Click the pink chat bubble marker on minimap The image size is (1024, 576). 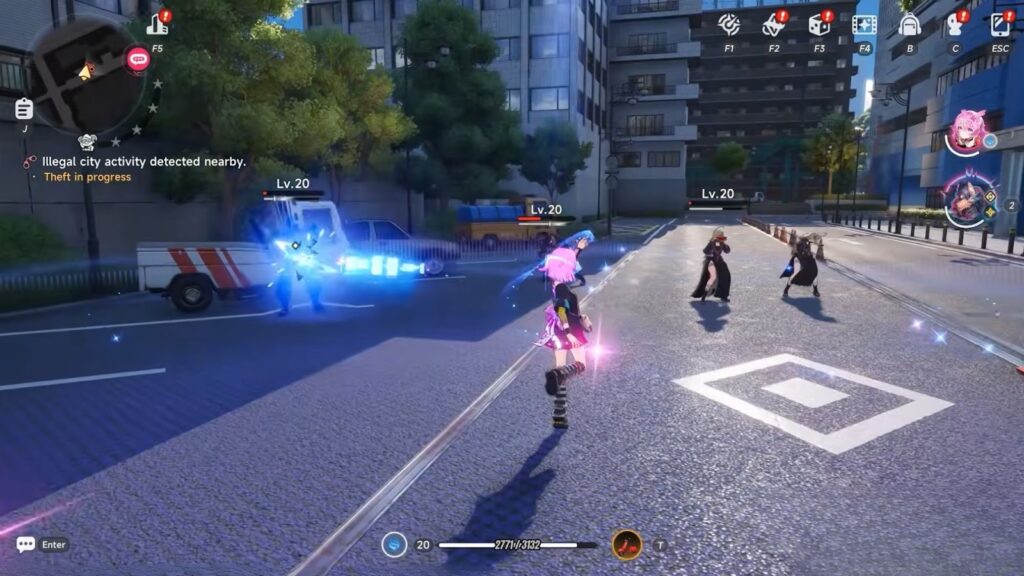point(138,60)
